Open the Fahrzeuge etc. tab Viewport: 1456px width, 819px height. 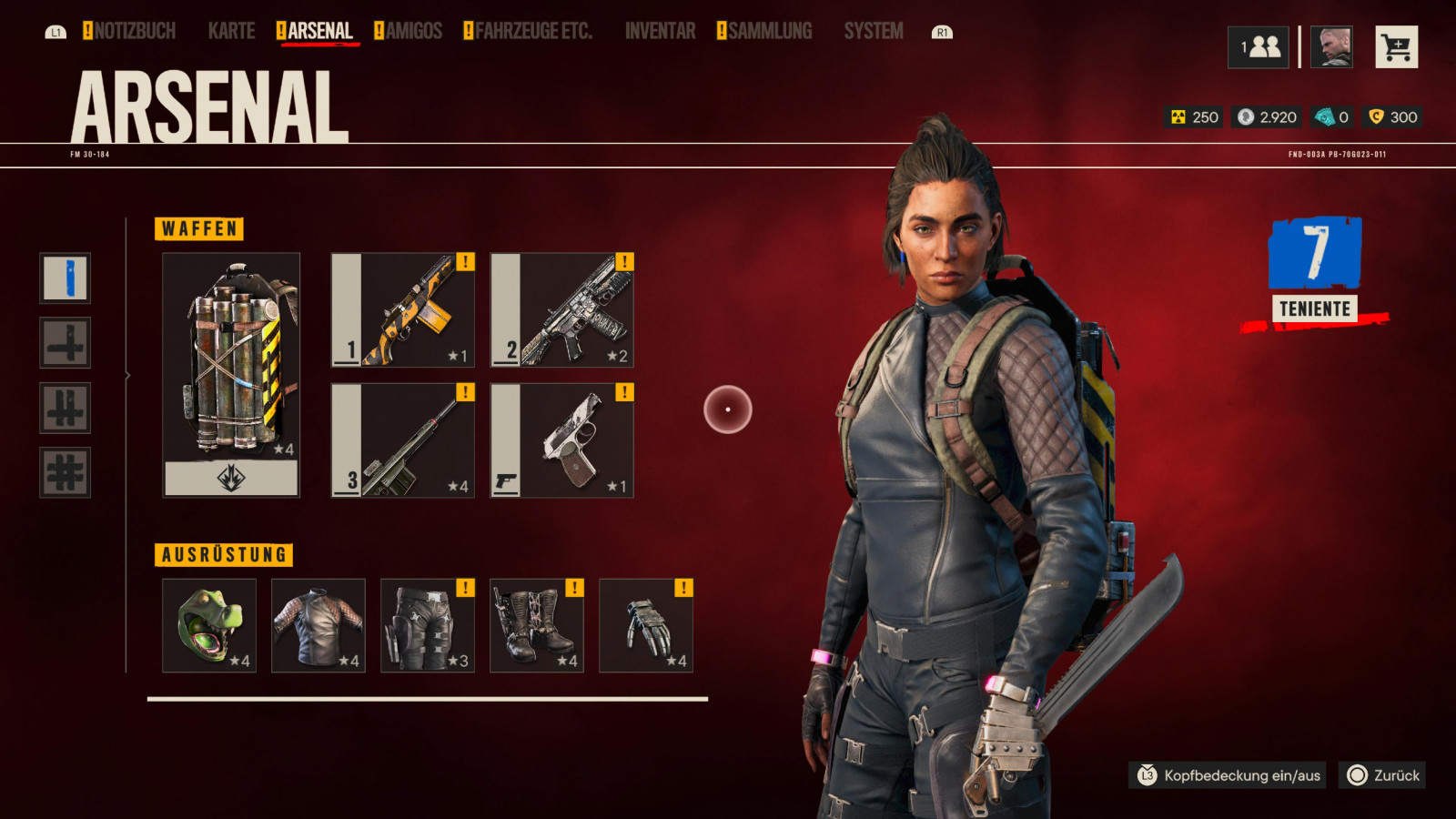coord(532,32)
